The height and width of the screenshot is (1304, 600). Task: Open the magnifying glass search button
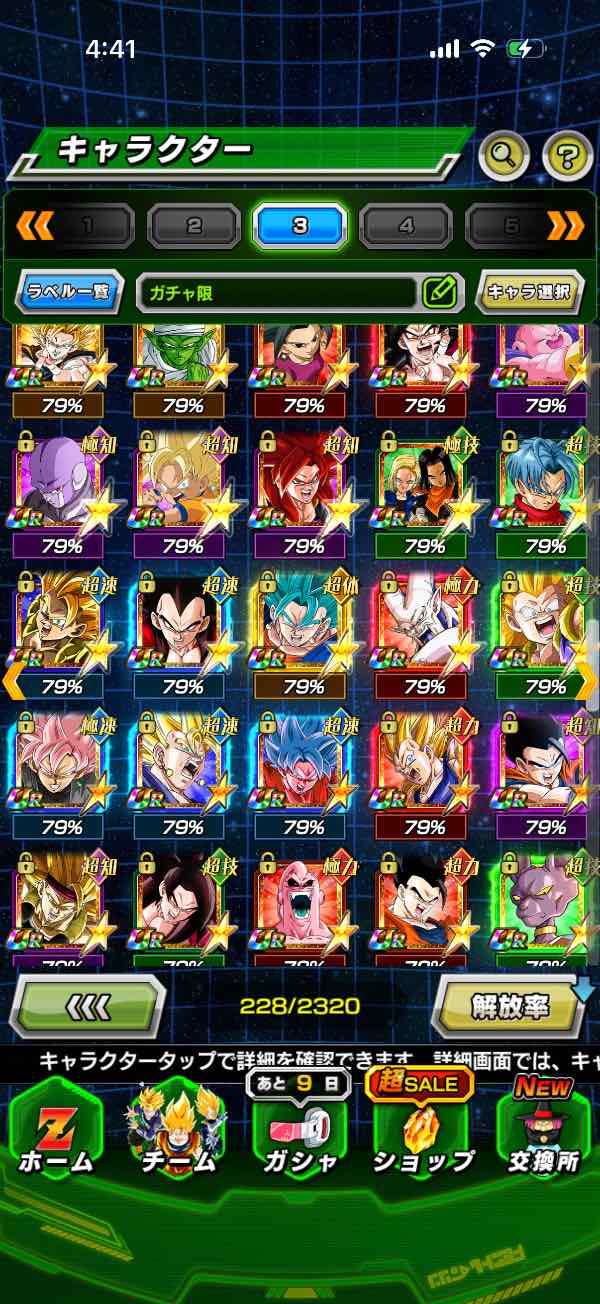click(504, 154)
